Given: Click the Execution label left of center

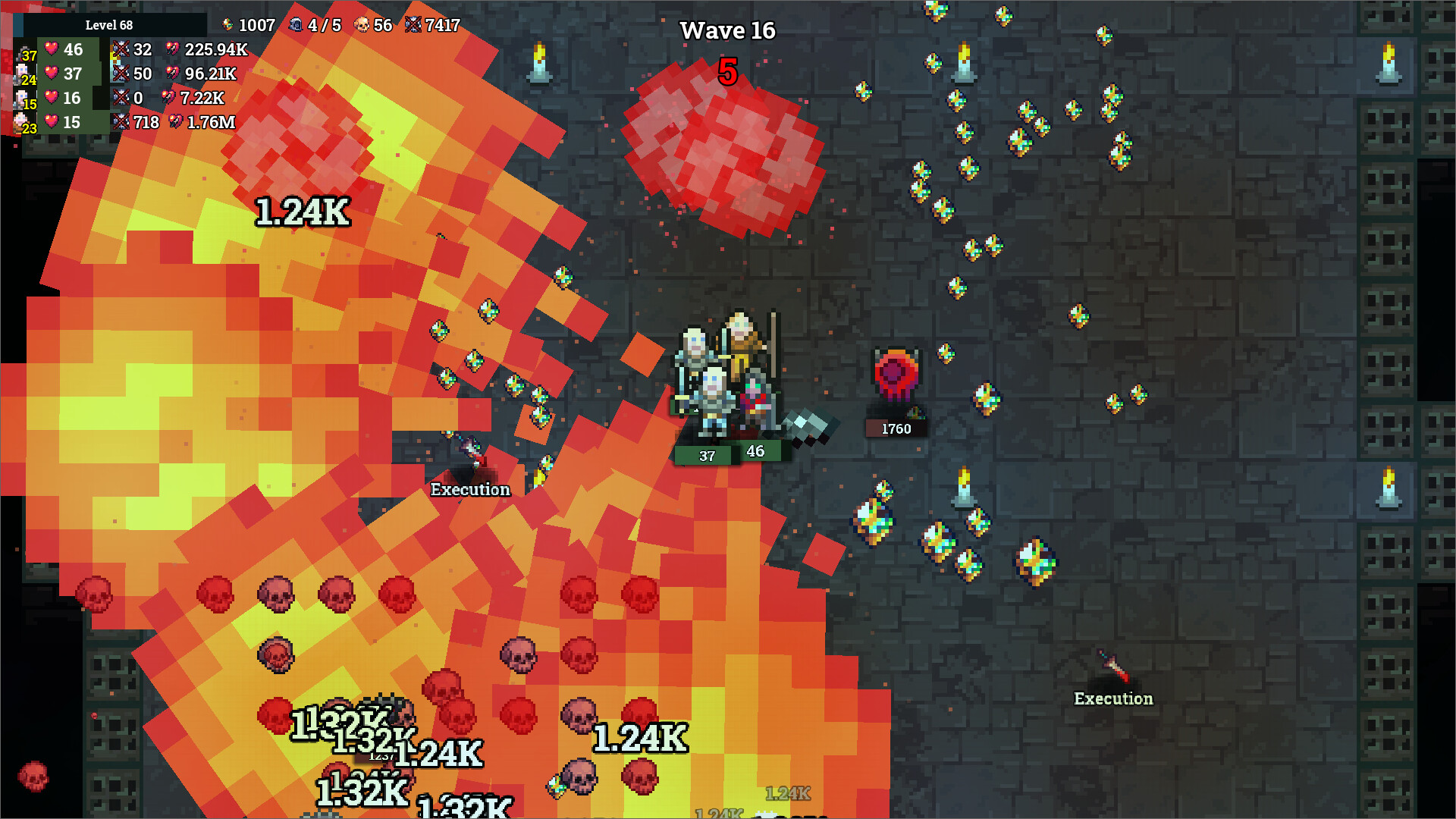Looking at the screenshot, I should pos(472,489).
